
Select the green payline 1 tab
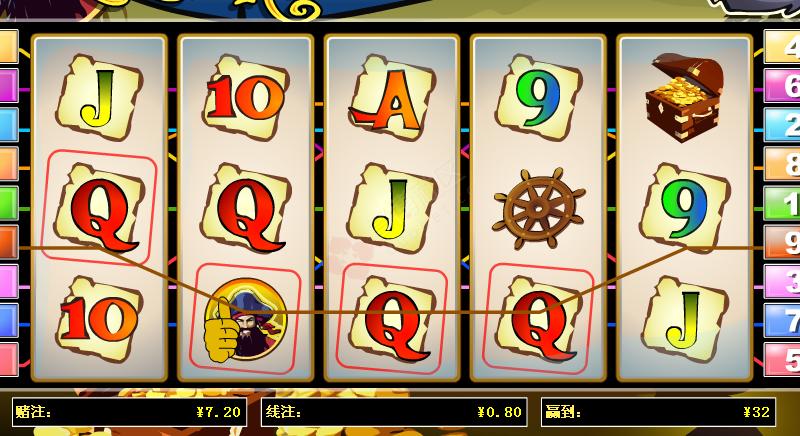click(783, 202)
